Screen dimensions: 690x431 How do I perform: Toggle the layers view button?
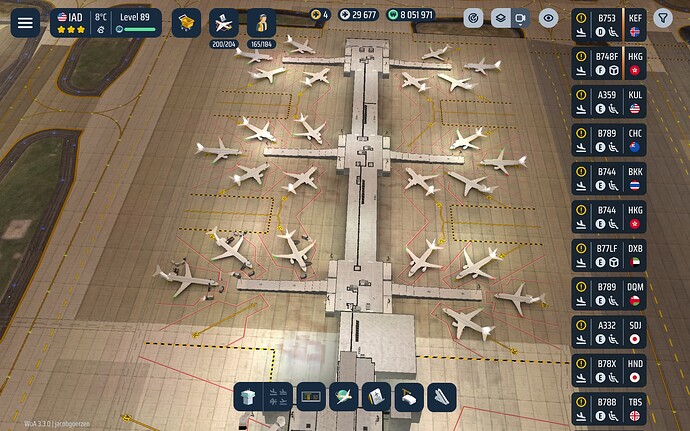point(497,18)
